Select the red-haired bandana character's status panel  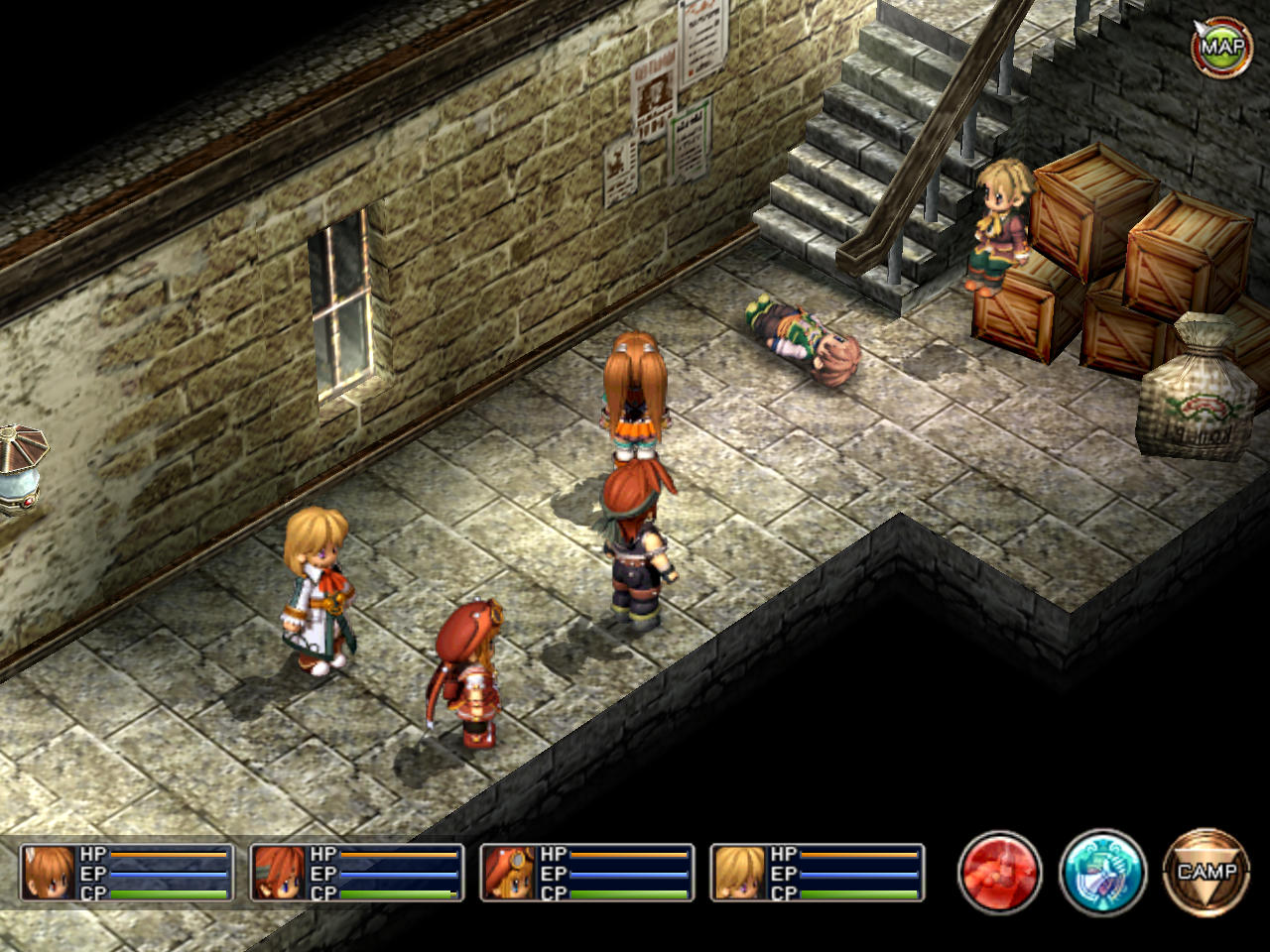[x=357, y=873]
